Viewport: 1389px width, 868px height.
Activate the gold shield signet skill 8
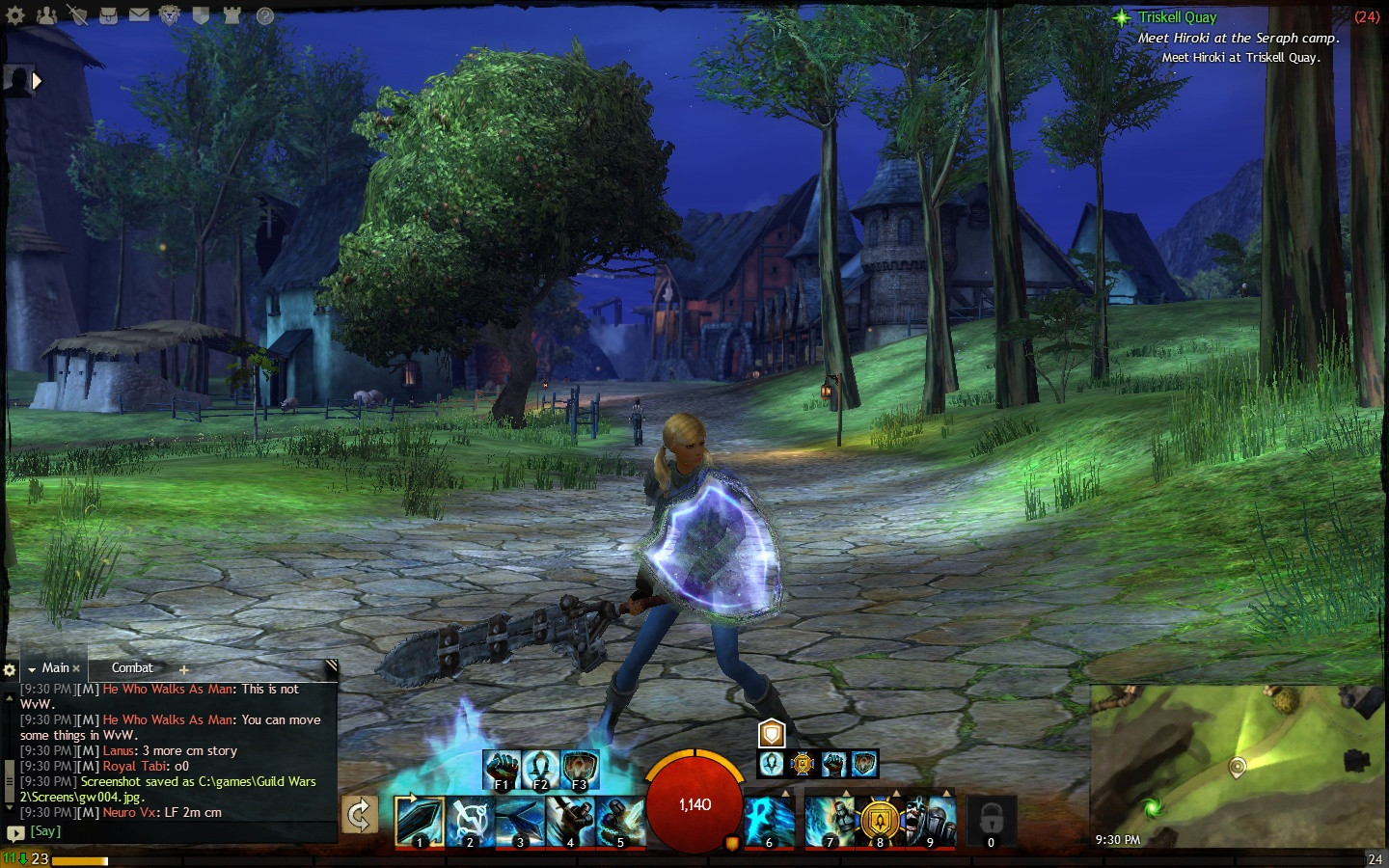tap(880, 821)
